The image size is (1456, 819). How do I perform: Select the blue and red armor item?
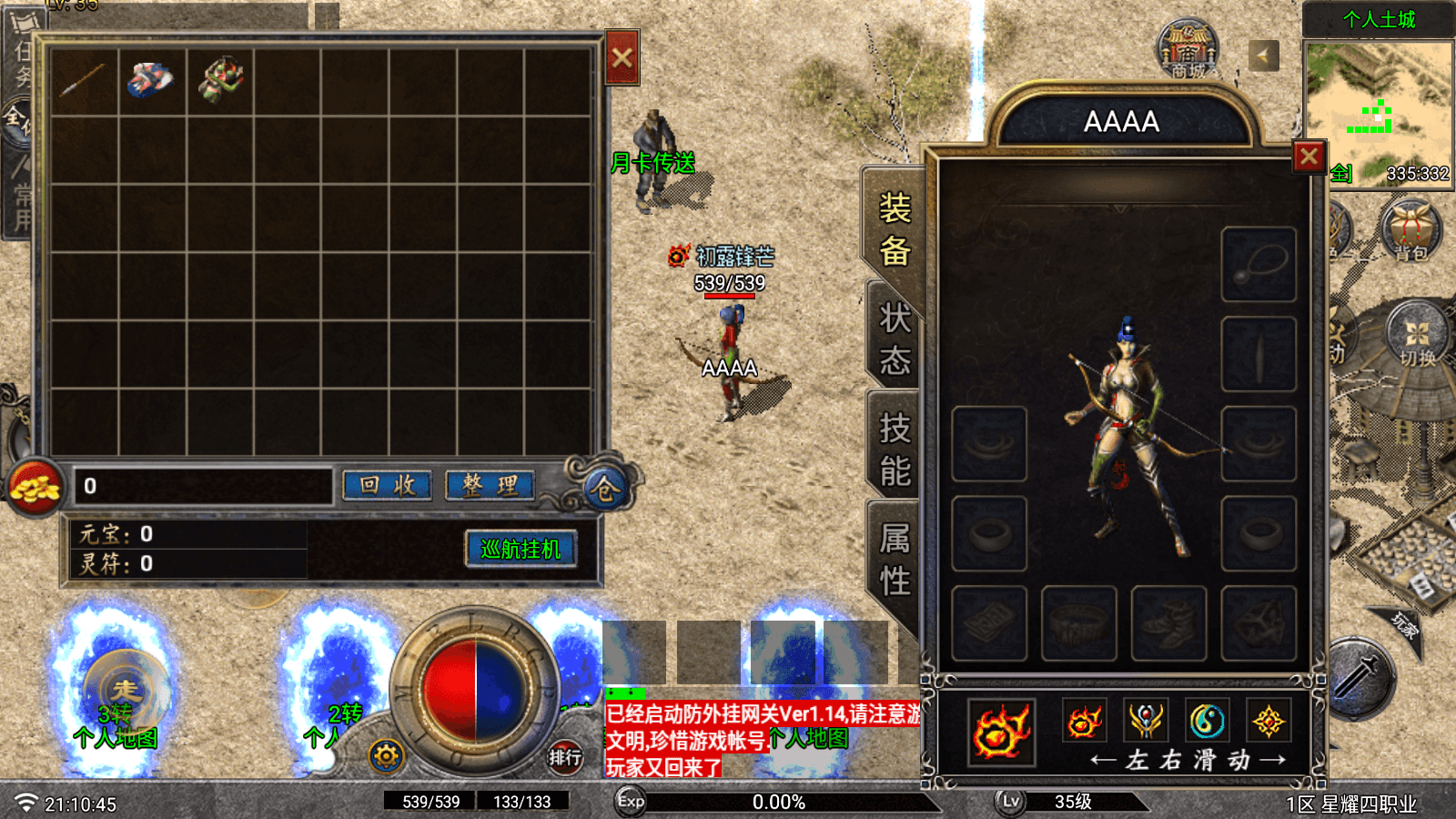click(151, 81)
